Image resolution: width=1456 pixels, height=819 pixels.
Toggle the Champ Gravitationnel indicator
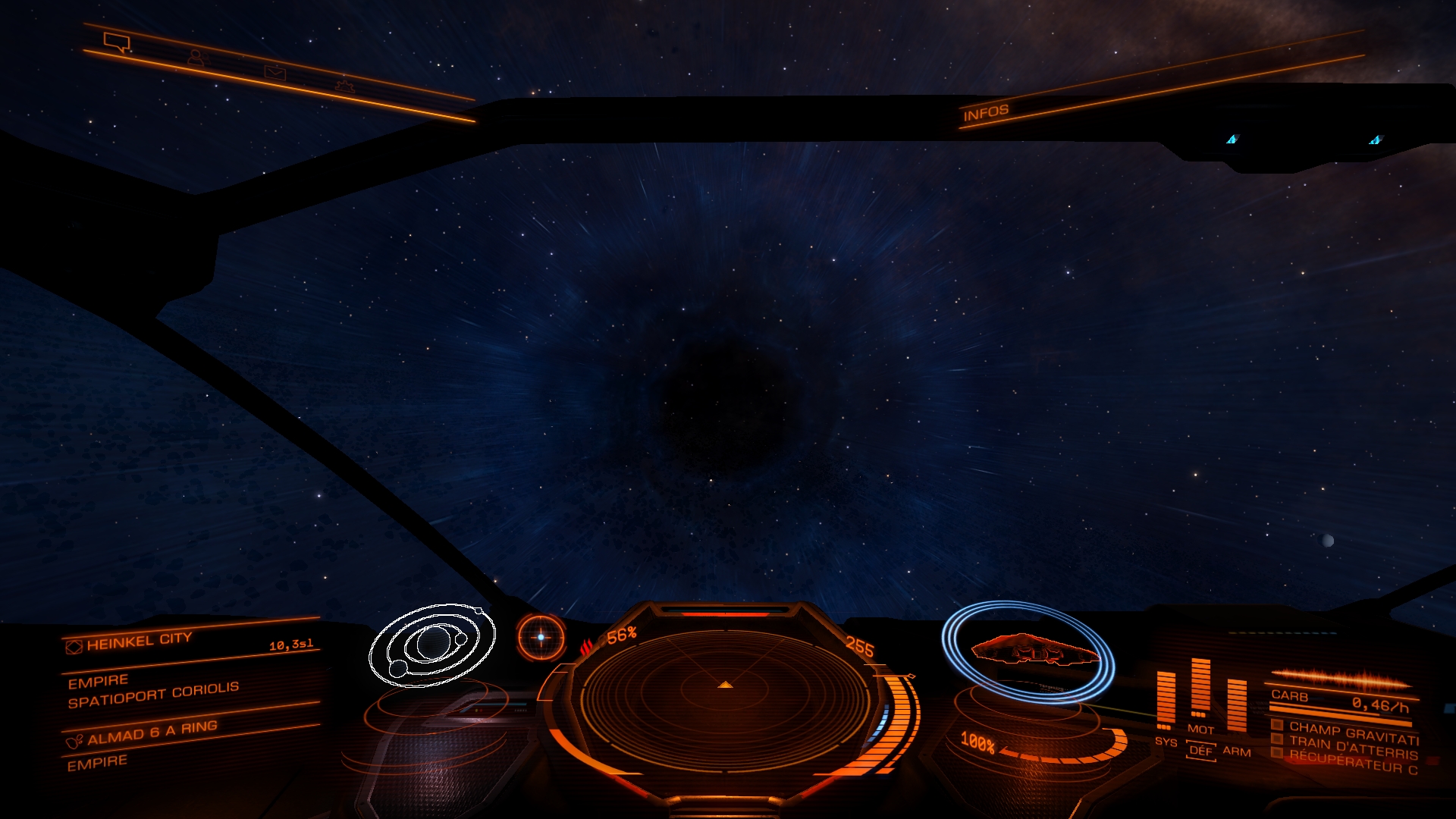tap(1354, 732)
